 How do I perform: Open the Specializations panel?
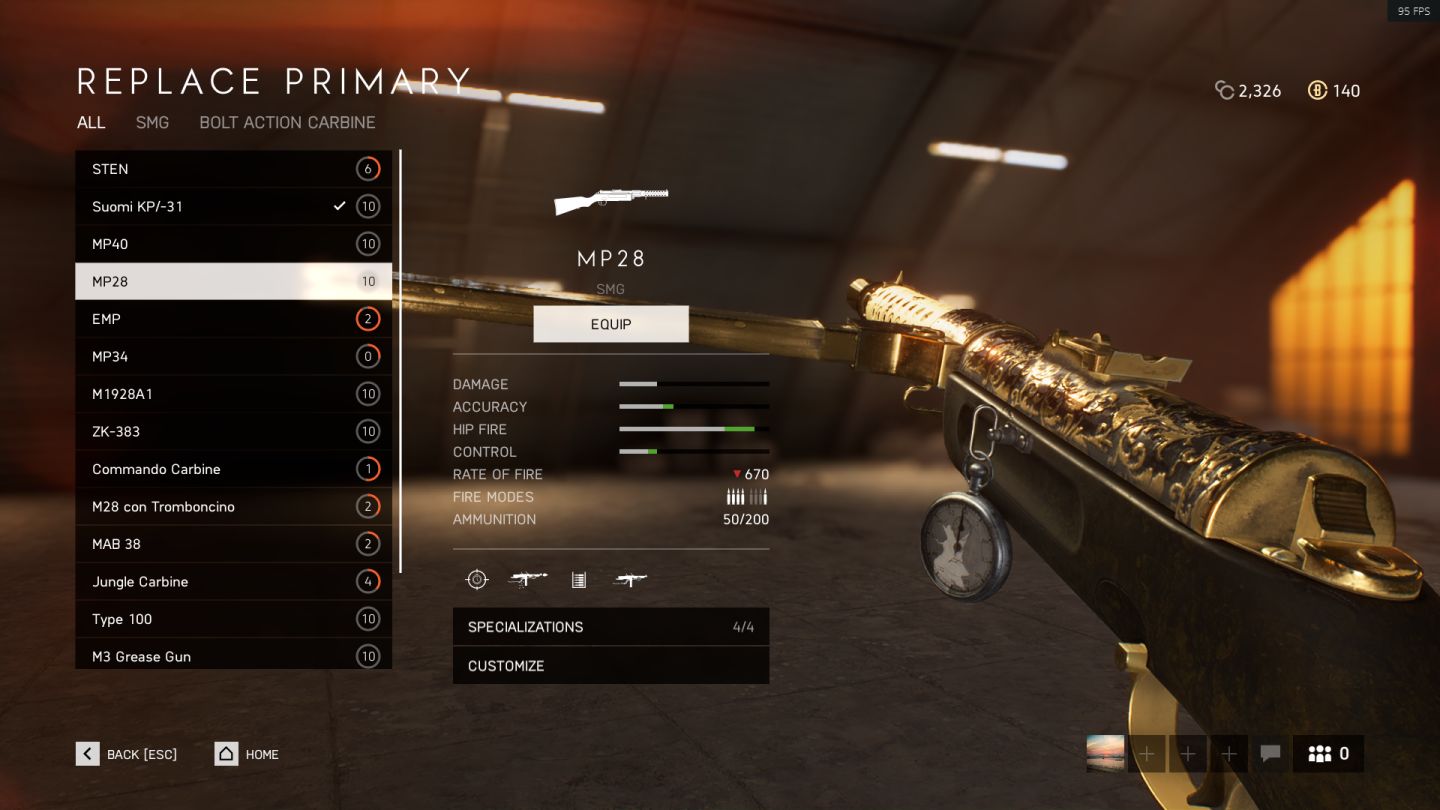point(611,627)
